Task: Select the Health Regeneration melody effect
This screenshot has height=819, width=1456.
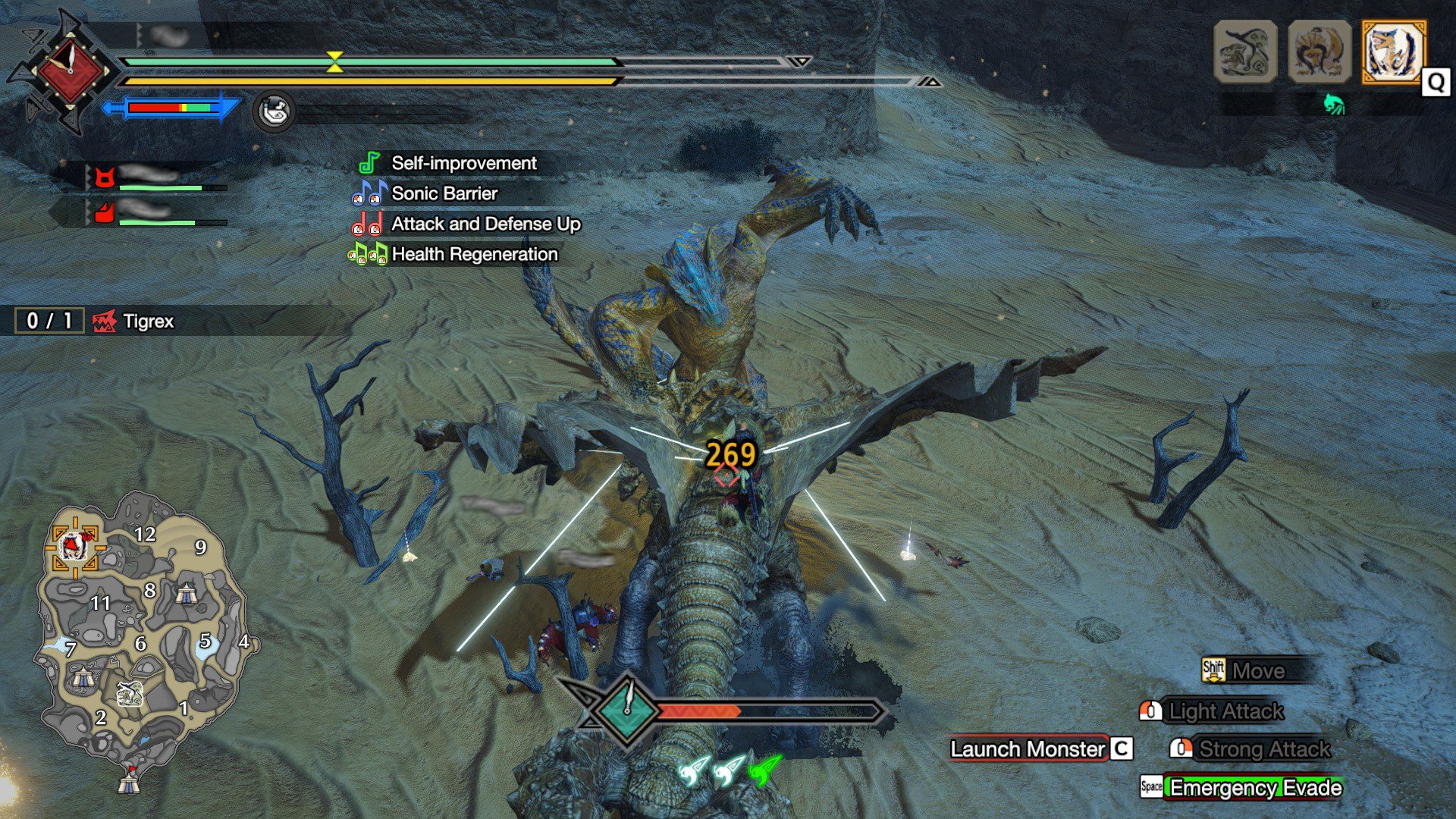Action: pyautogui.click(x=474, y=254)
